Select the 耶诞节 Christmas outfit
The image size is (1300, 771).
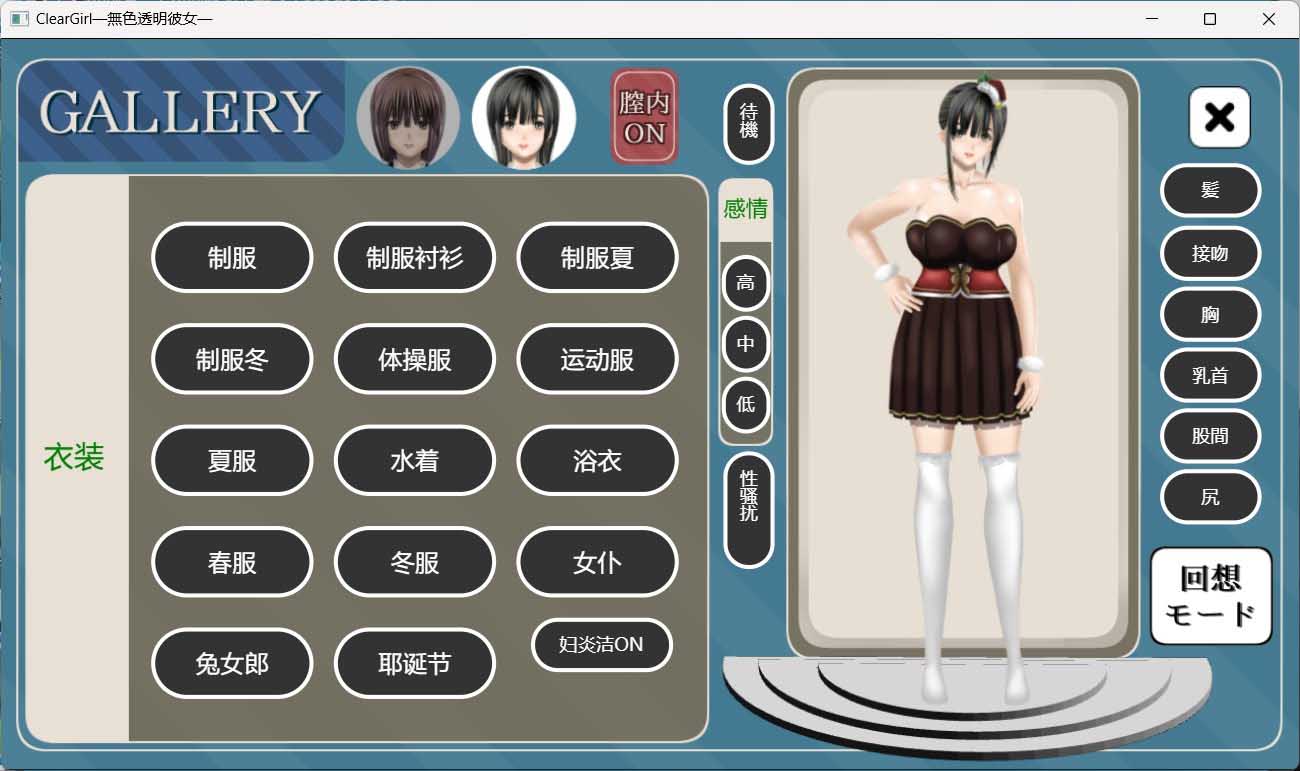[414, 663]
